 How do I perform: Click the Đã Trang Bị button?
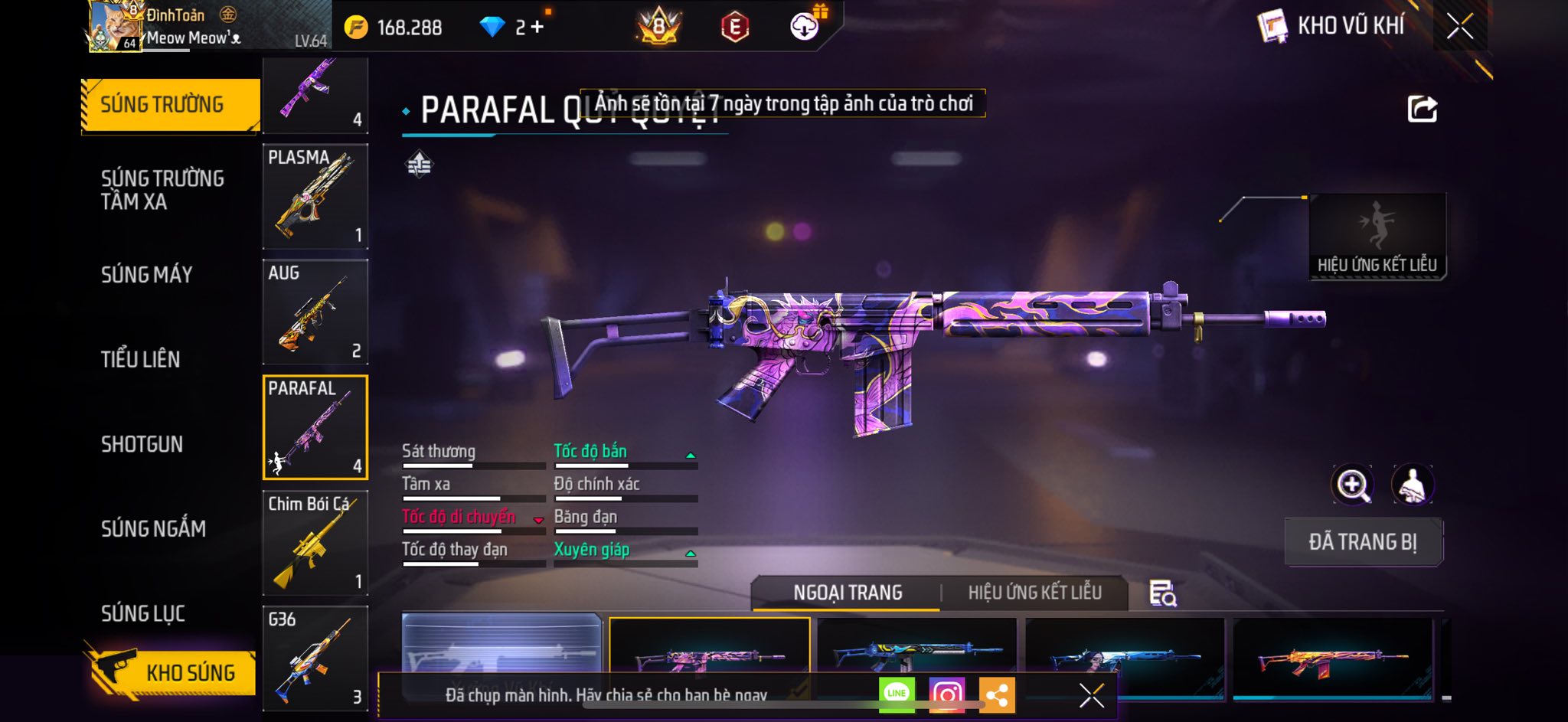(1363, 542)
